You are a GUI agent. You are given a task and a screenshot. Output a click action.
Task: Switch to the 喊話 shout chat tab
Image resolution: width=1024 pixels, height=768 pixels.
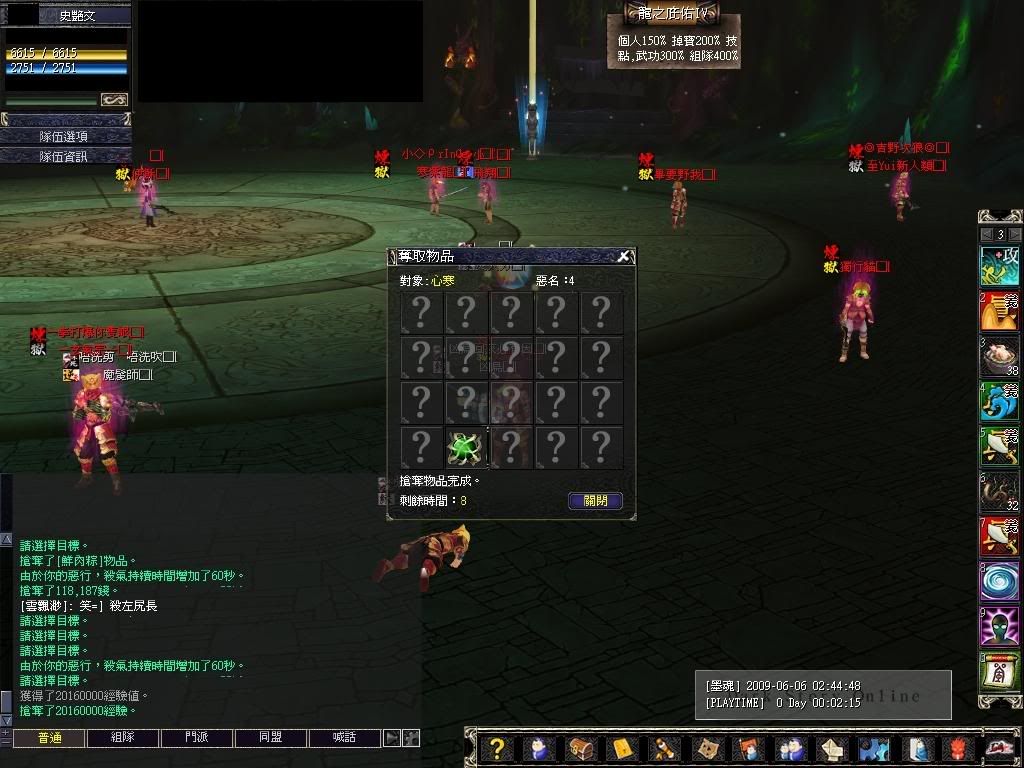(344, 738)
